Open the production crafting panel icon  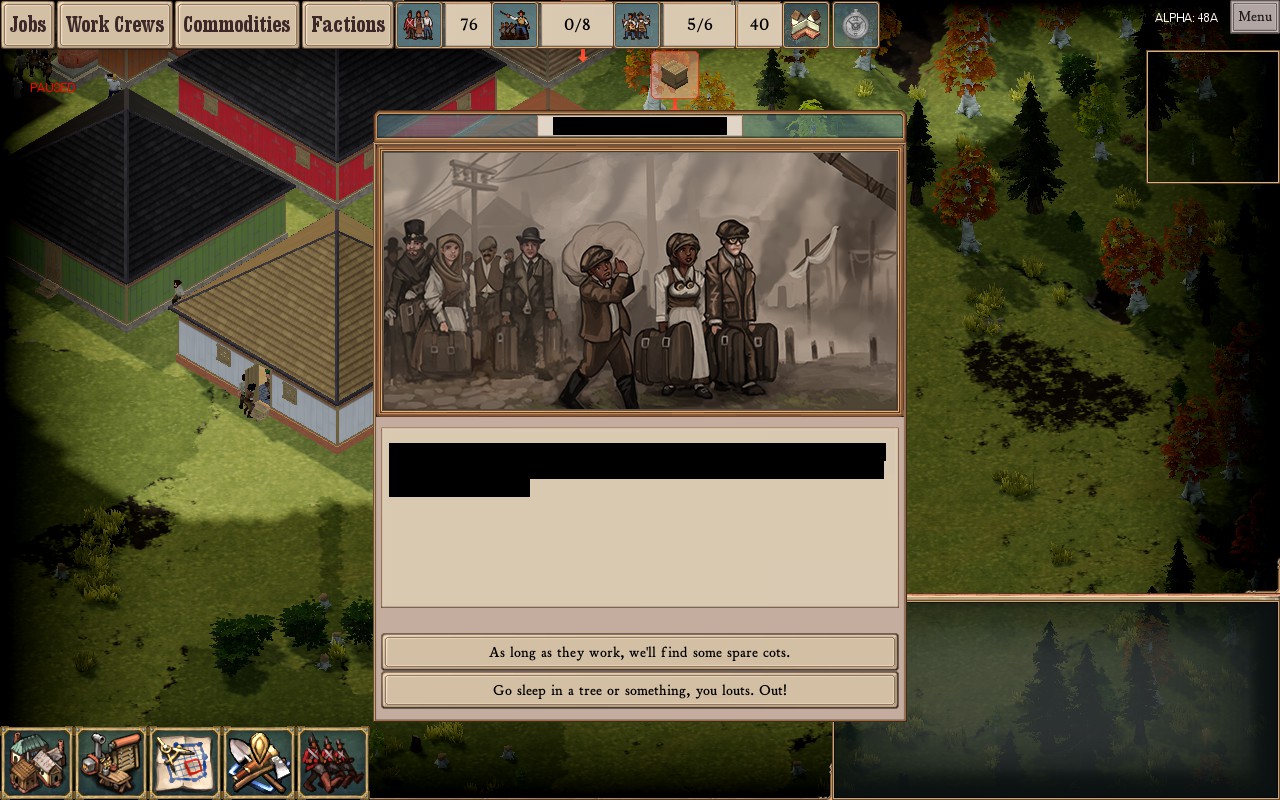111,762
